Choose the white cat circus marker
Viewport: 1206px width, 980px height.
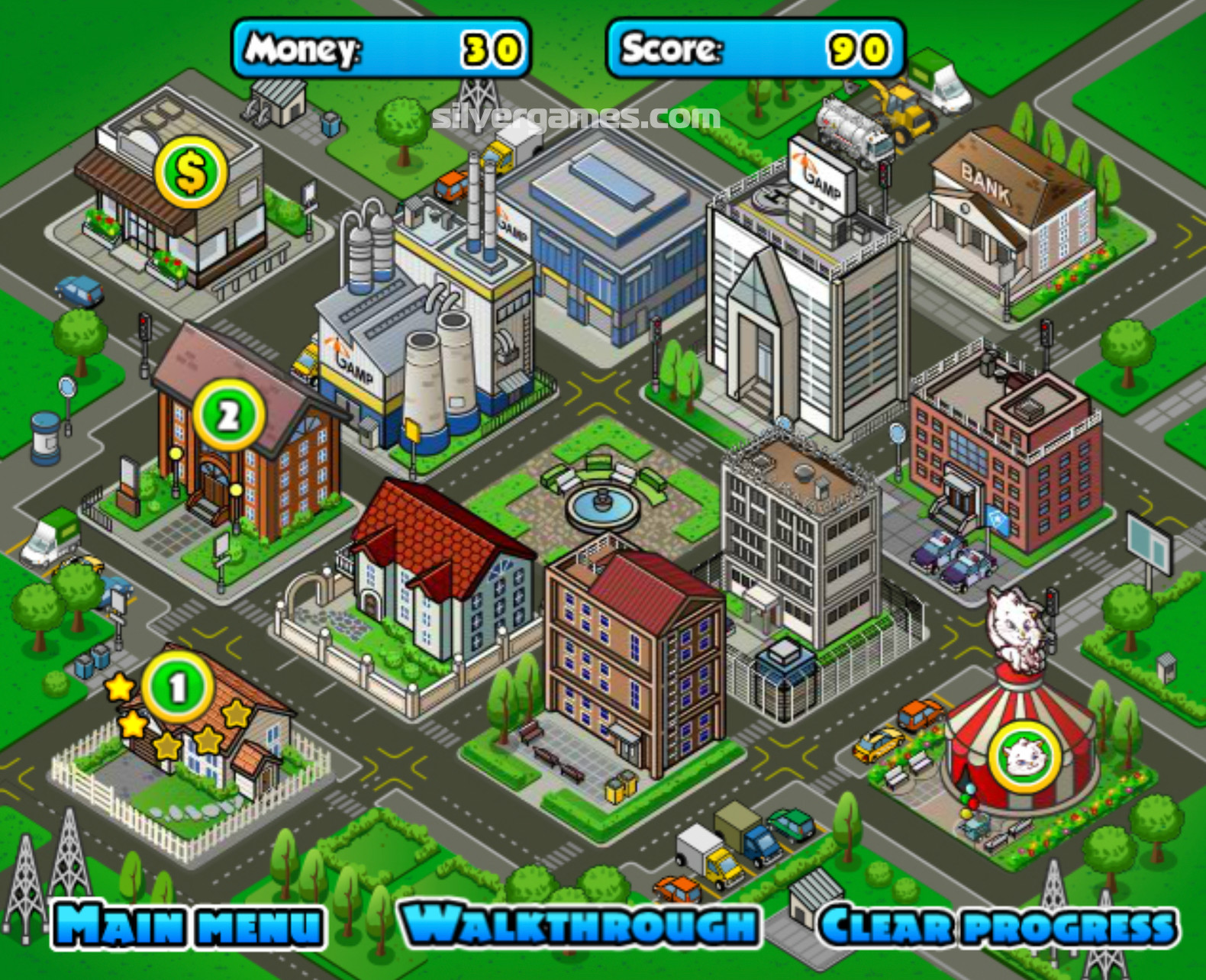[x=1024, y=756]
